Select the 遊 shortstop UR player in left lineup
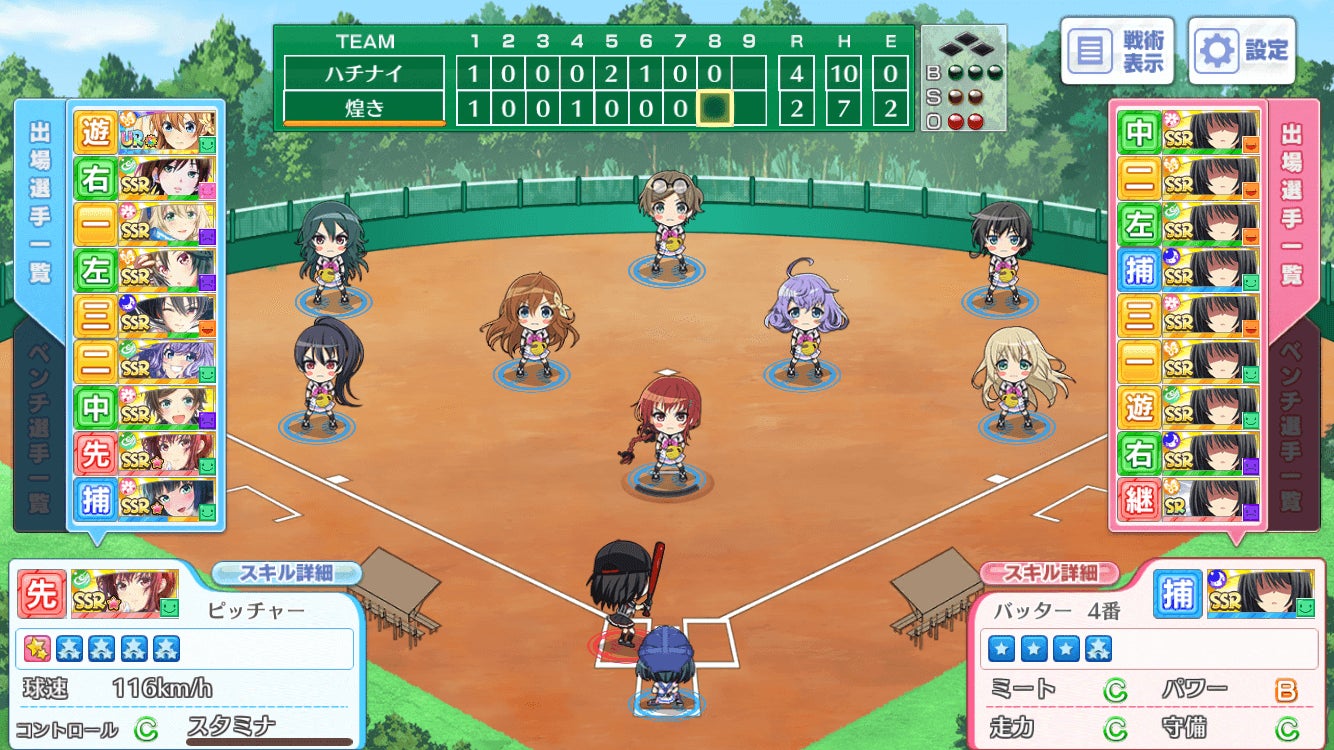Image resolution: width=1334 pixels, height=750 pixels. 146,131
